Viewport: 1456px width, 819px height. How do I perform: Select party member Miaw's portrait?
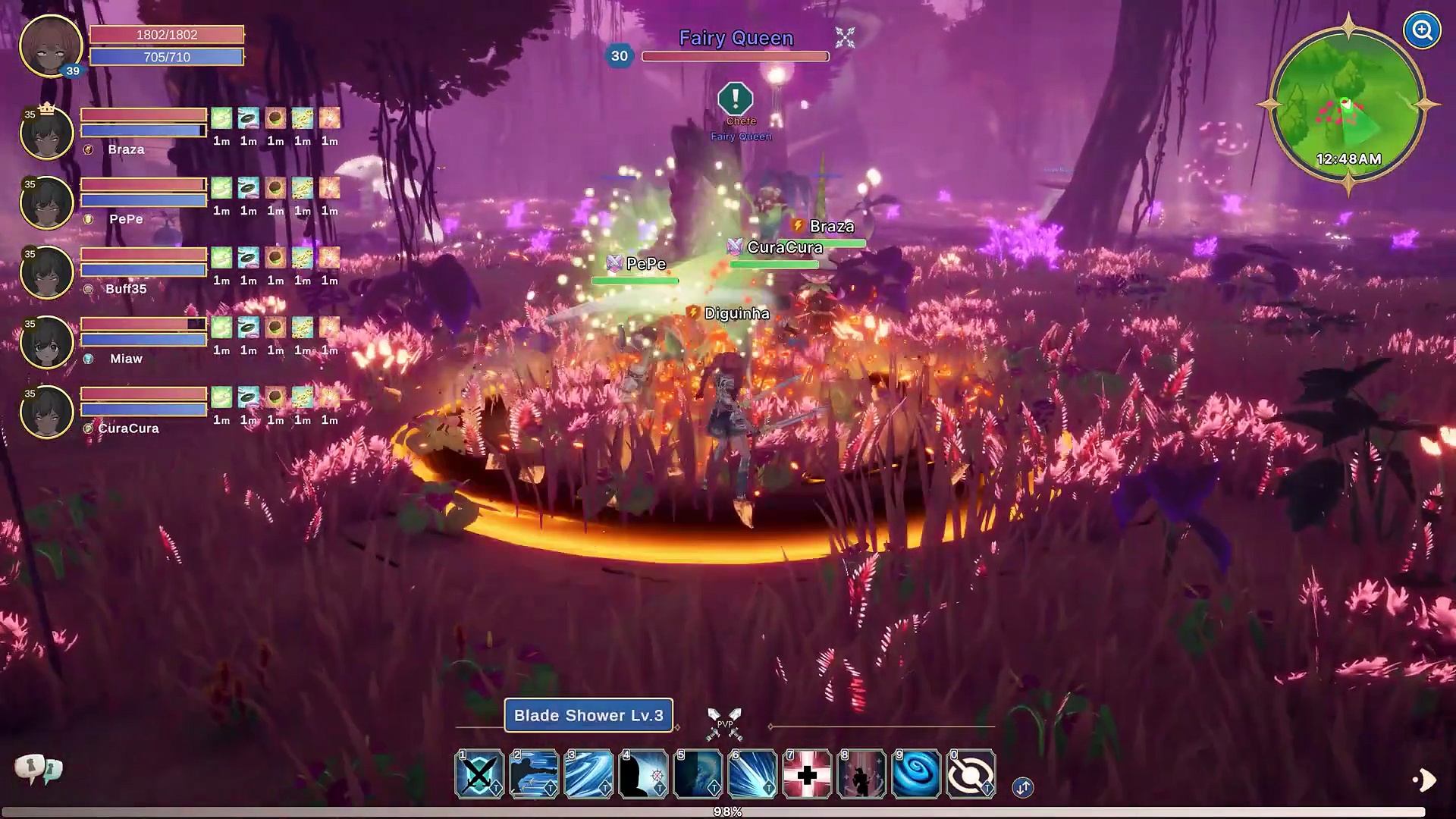47,343
